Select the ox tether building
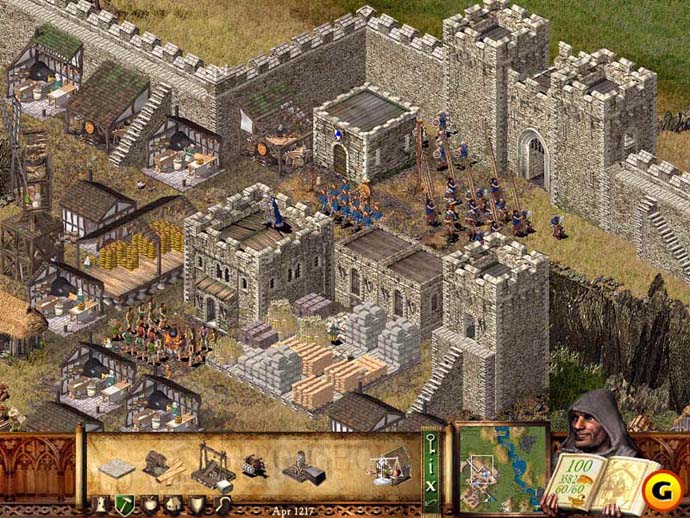 pos(253,466)
